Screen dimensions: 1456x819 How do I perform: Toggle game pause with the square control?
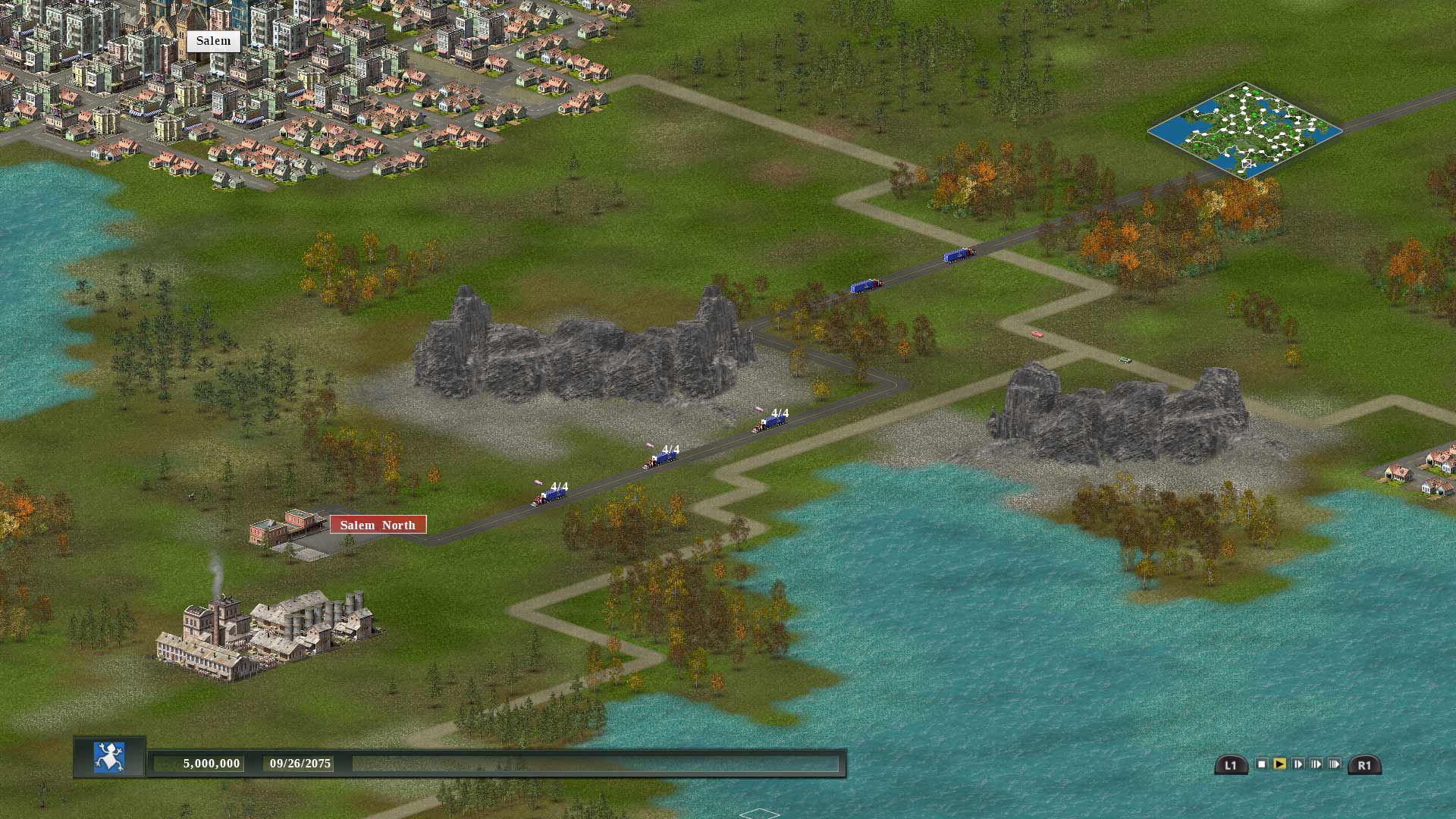(1262, 764)
